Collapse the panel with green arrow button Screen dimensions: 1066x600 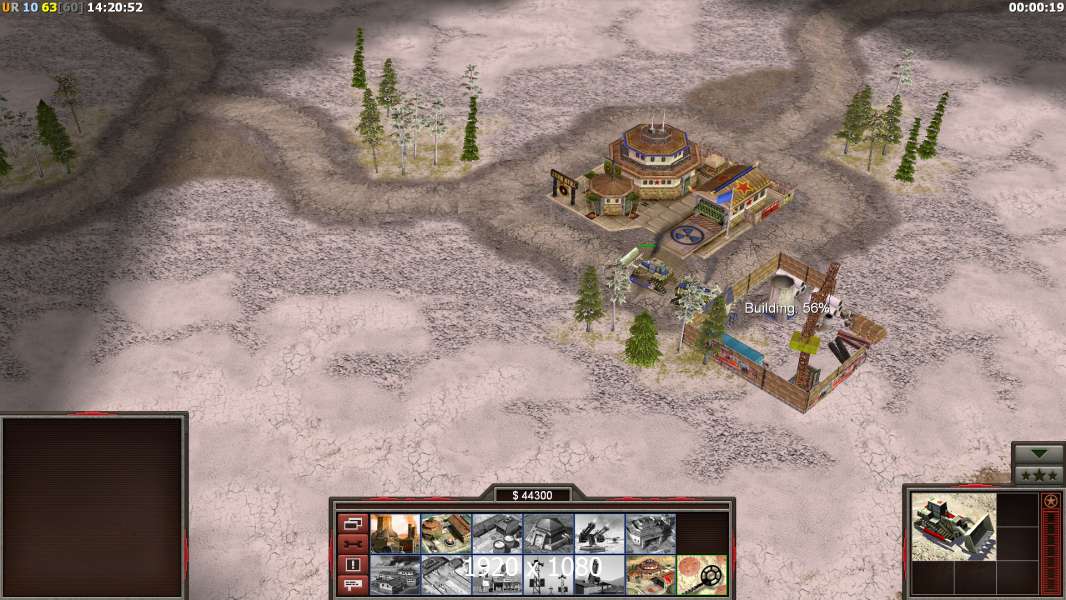coord(1038,454)
